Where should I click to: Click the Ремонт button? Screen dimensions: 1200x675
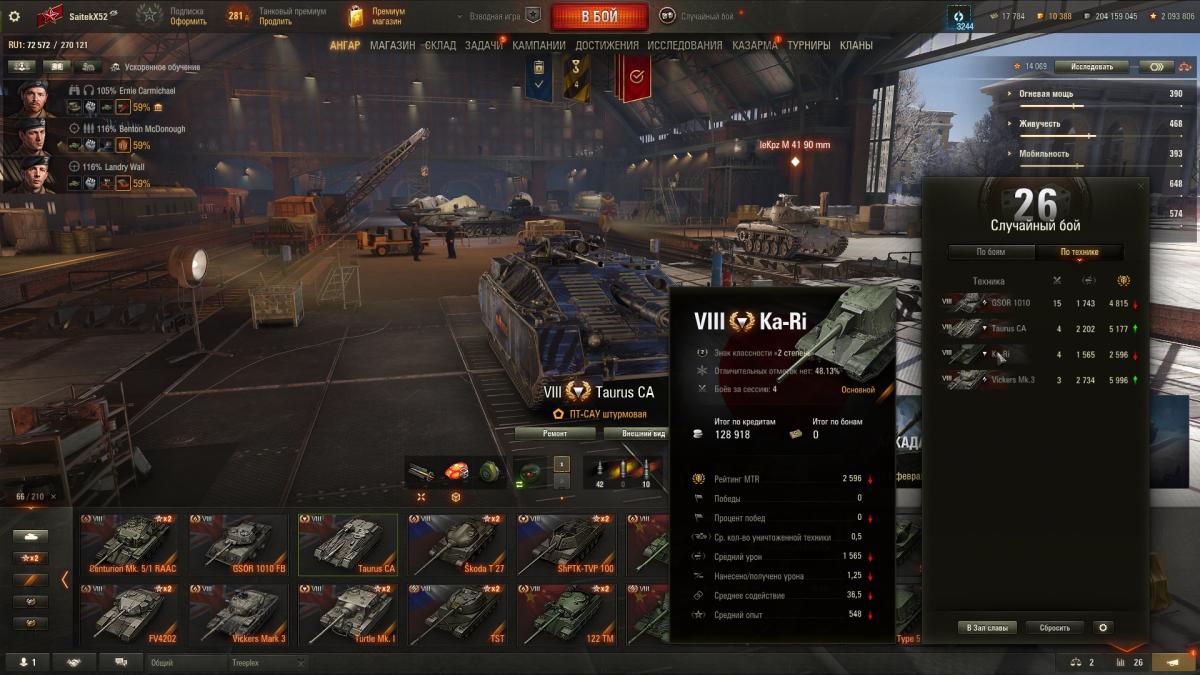point(555,433)
